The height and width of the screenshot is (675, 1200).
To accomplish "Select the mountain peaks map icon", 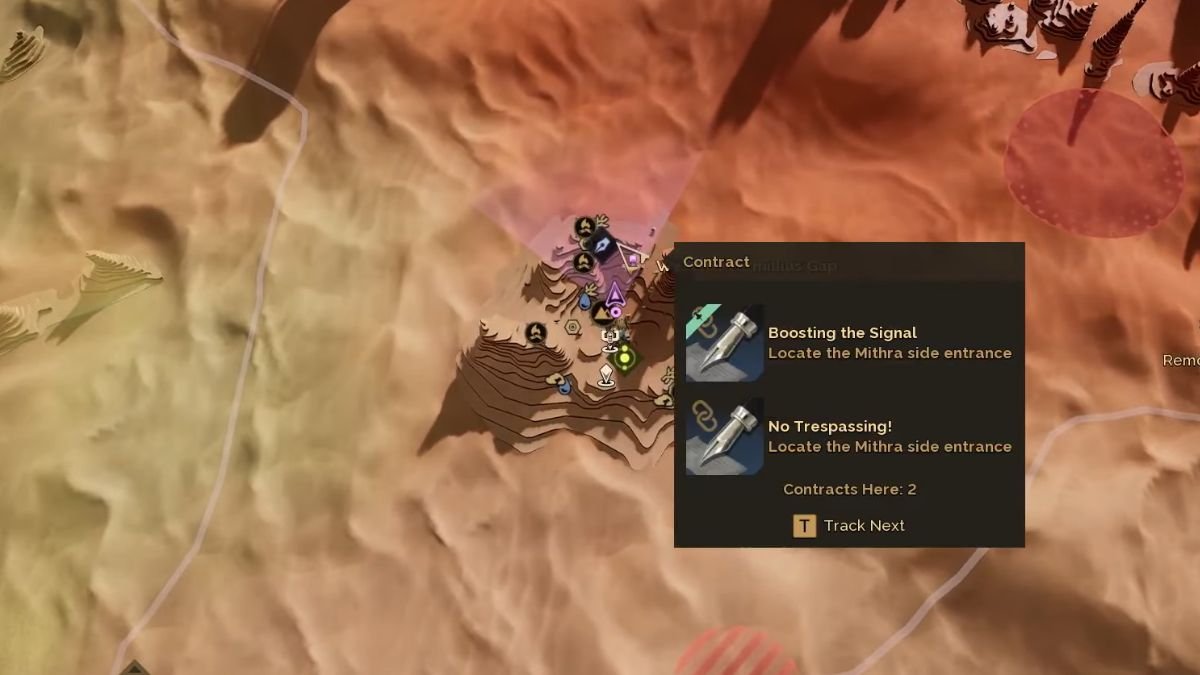I will [x=602, y=313].
